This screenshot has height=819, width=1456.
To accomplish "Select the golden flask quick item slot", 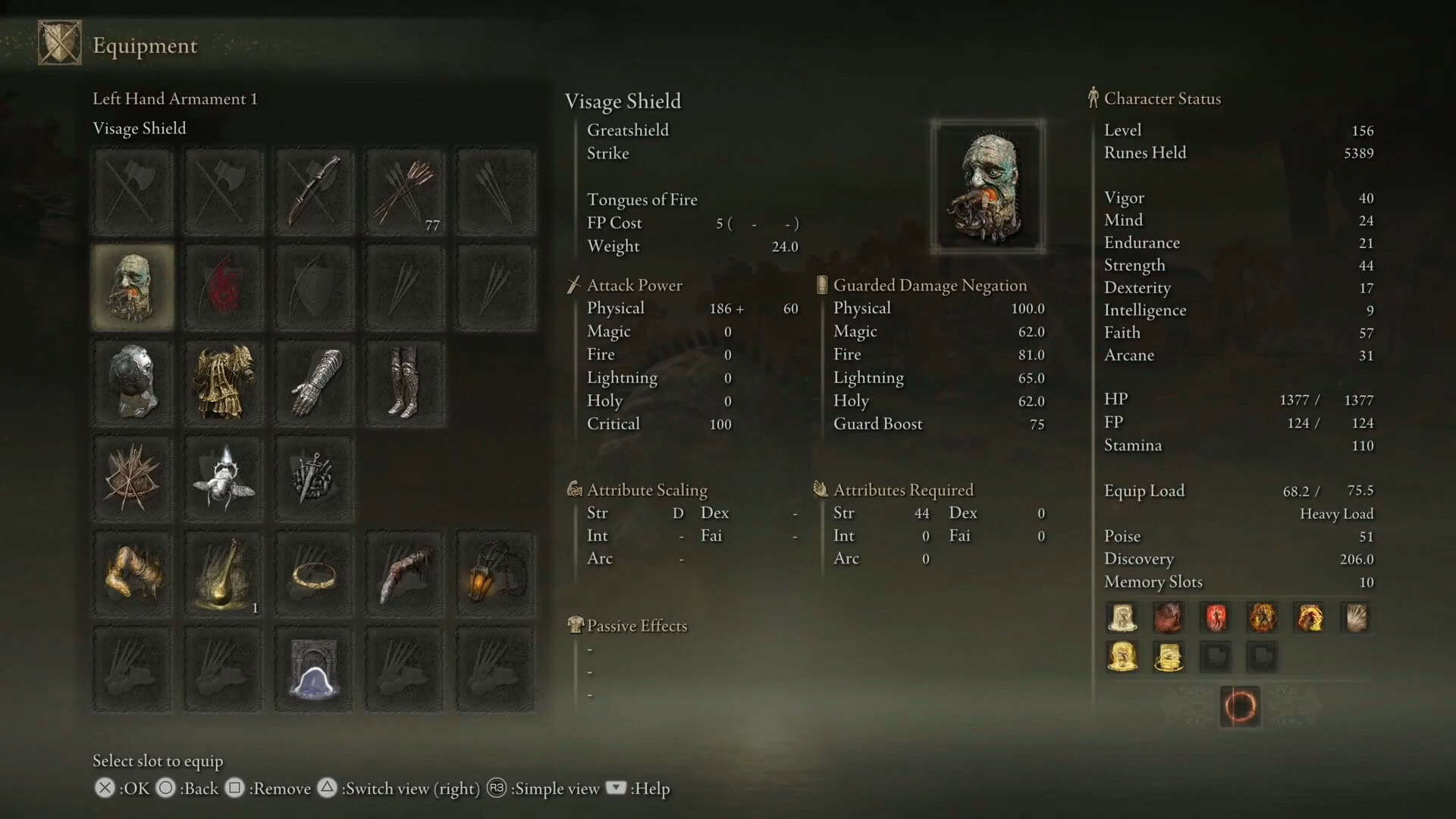I will click(x=224, y=574).
